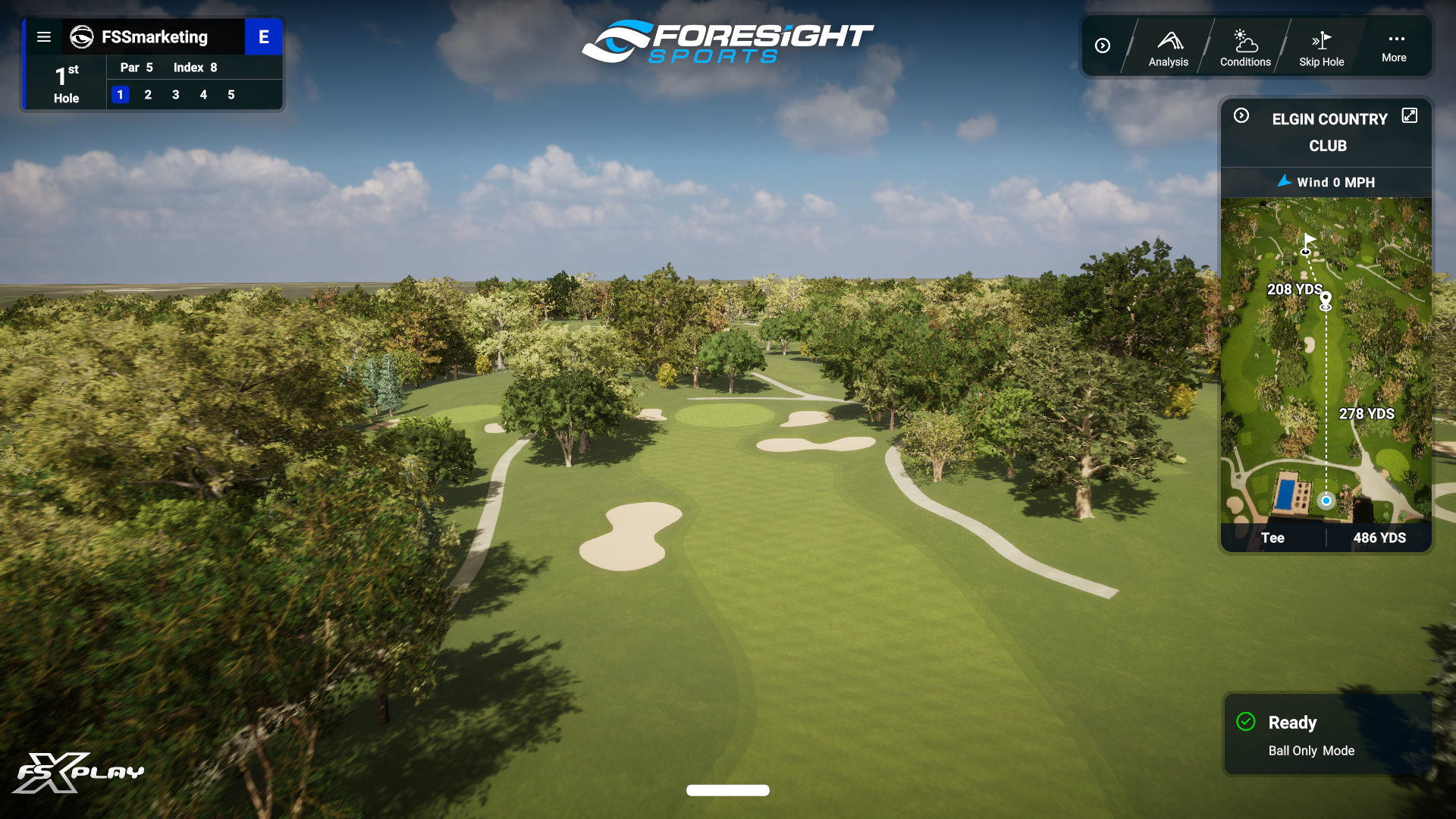The image size is (1456, 819).
Task: Open the More options menu
Action: (1394, 45)
